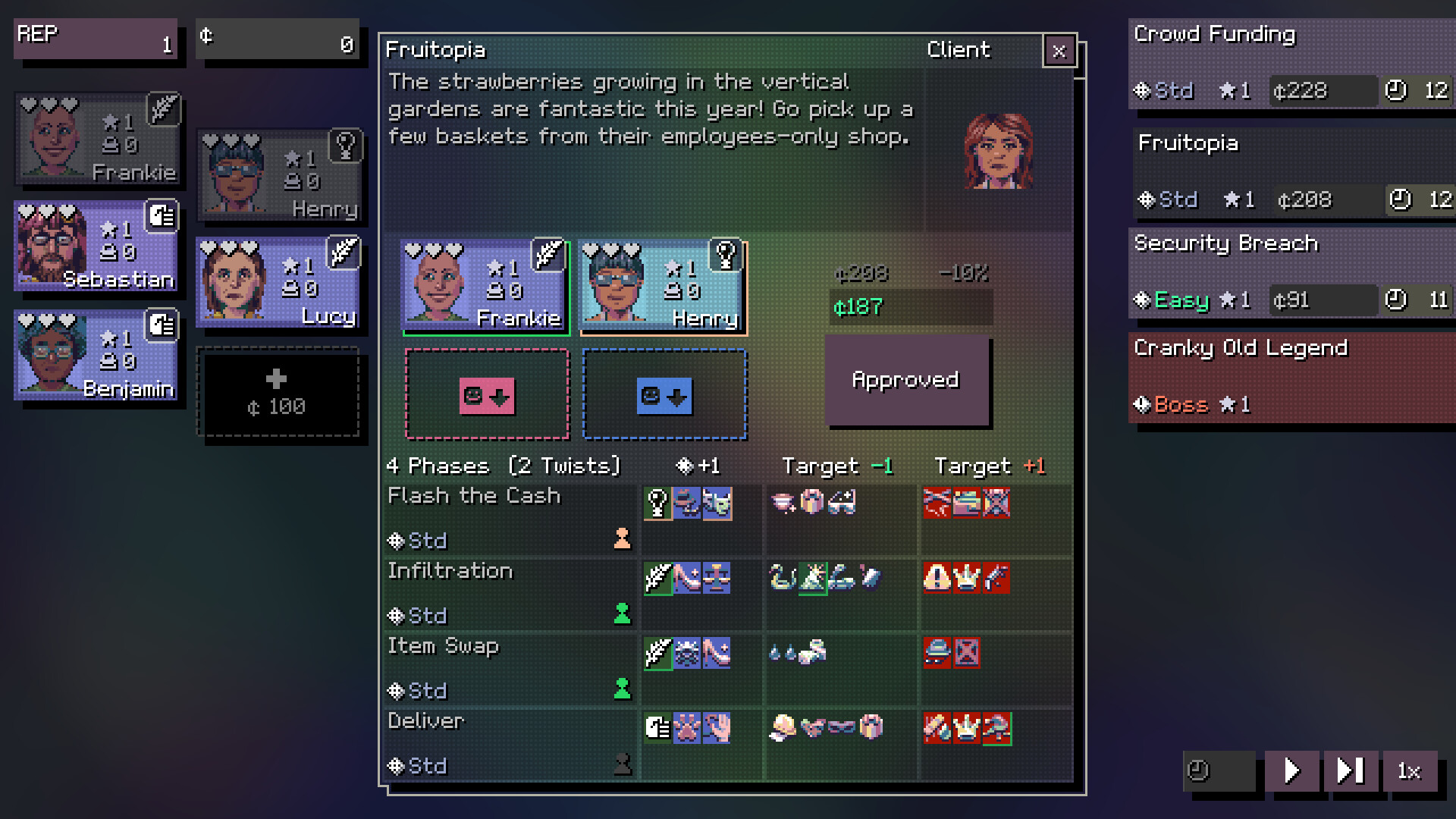This screenshot has width=1456, height=819.
Task: Select the quill perk icon on Infiltration phase
Action: pyautogui.click(x=657, y=578)
